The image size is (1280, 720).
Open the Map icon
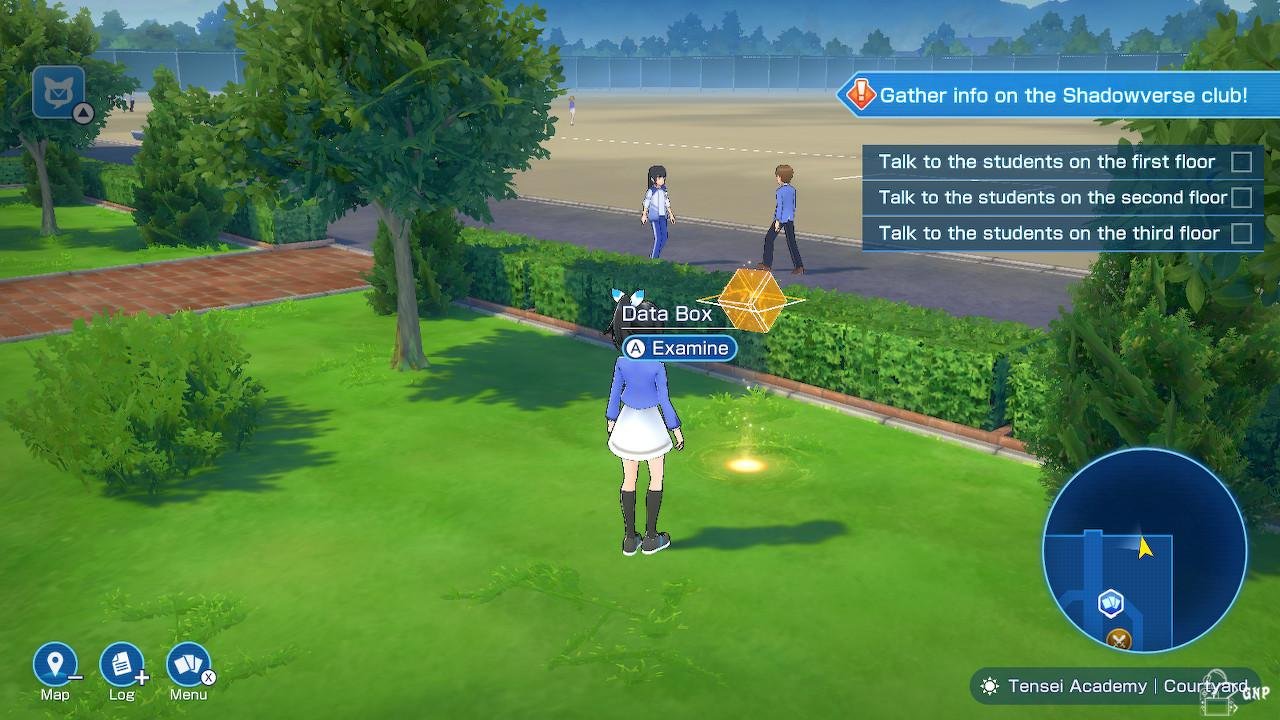(55, 665)
